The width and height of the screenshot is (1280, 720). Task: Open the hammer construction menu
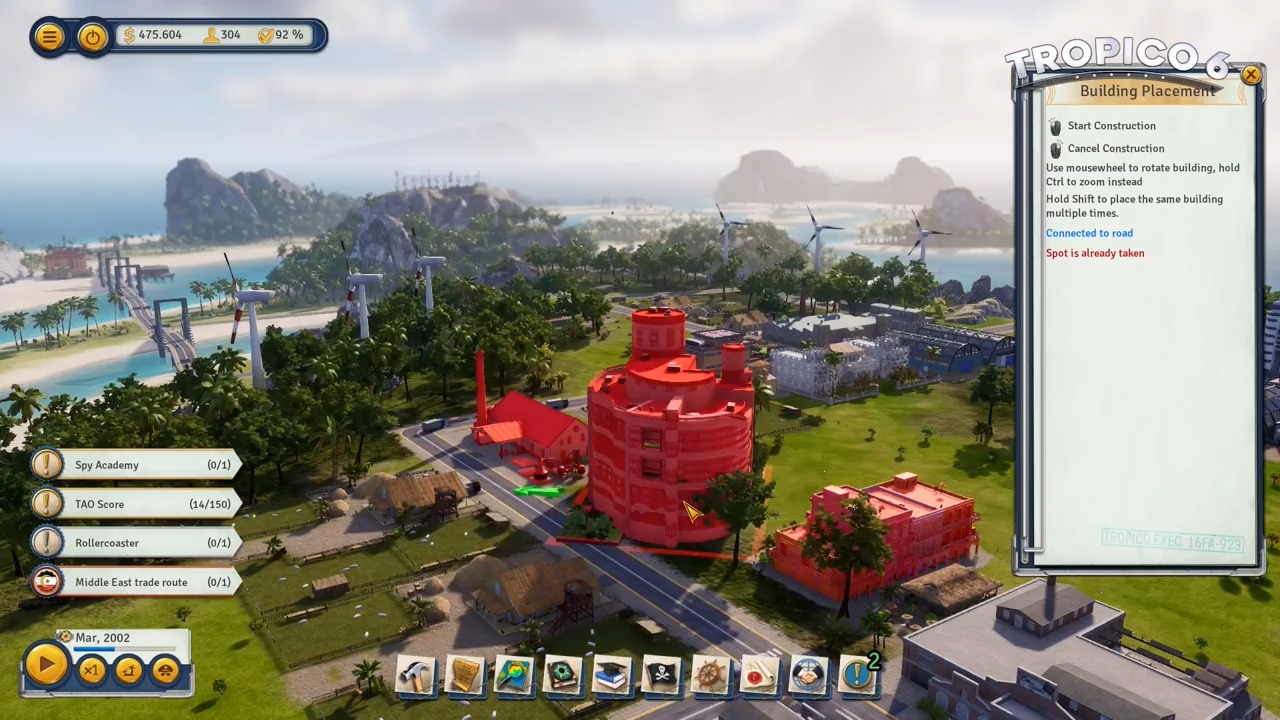416,675
